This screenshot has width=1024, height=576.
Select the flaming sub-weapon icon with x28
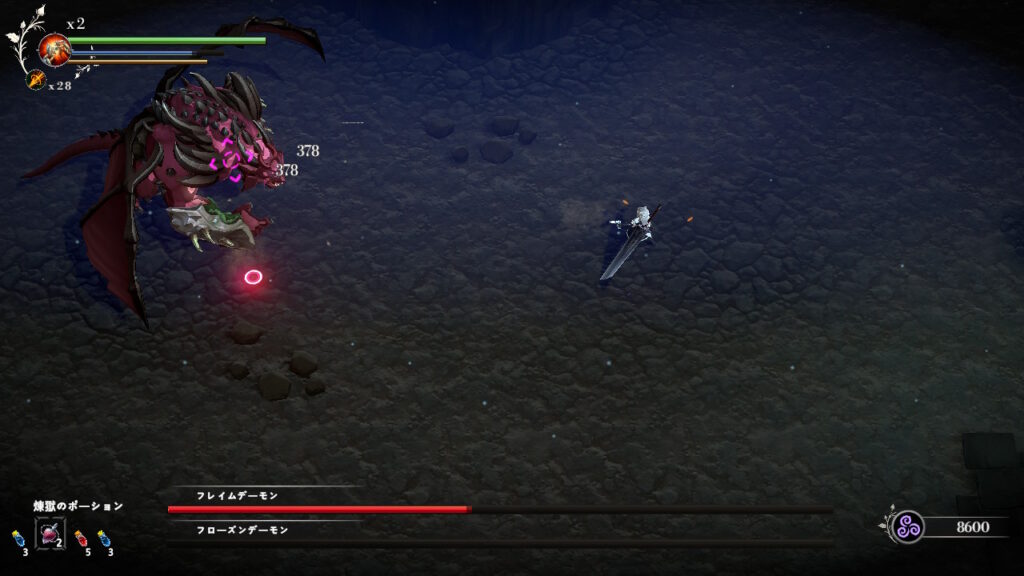pyautogui.click(x=36, y=80)
